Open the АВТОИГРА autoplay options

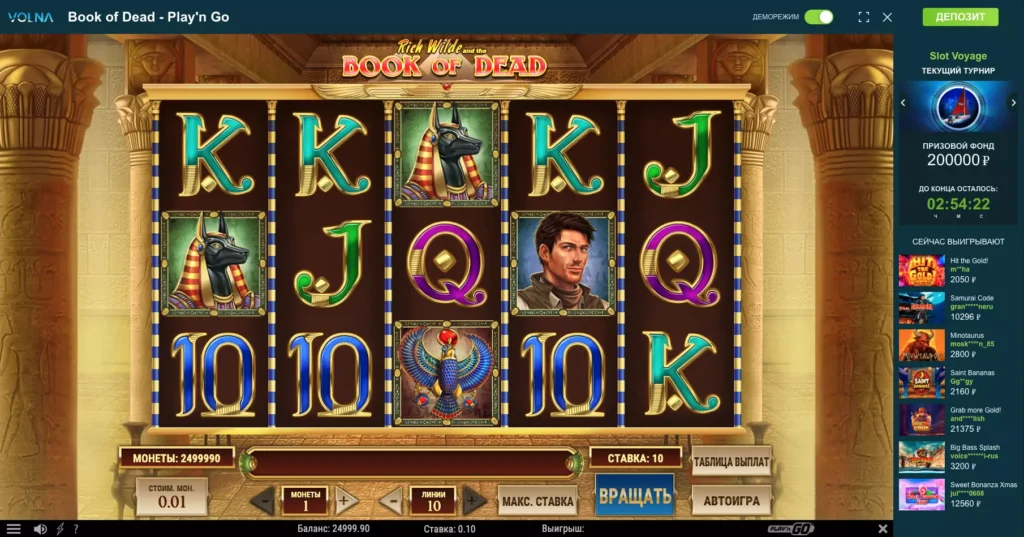pos(731,500)
